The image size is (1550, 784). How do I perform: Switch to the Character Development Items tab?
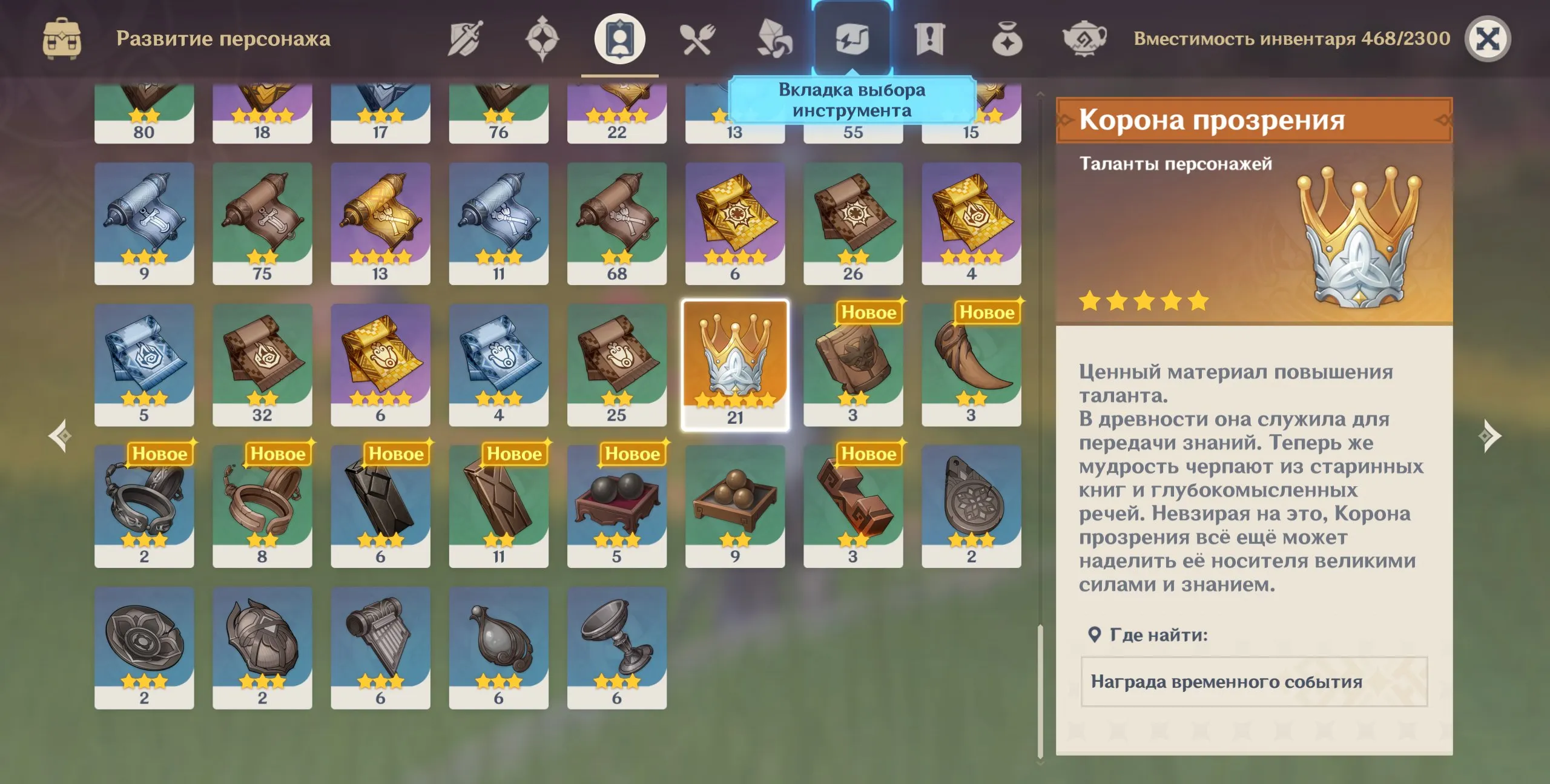[619, 38]
